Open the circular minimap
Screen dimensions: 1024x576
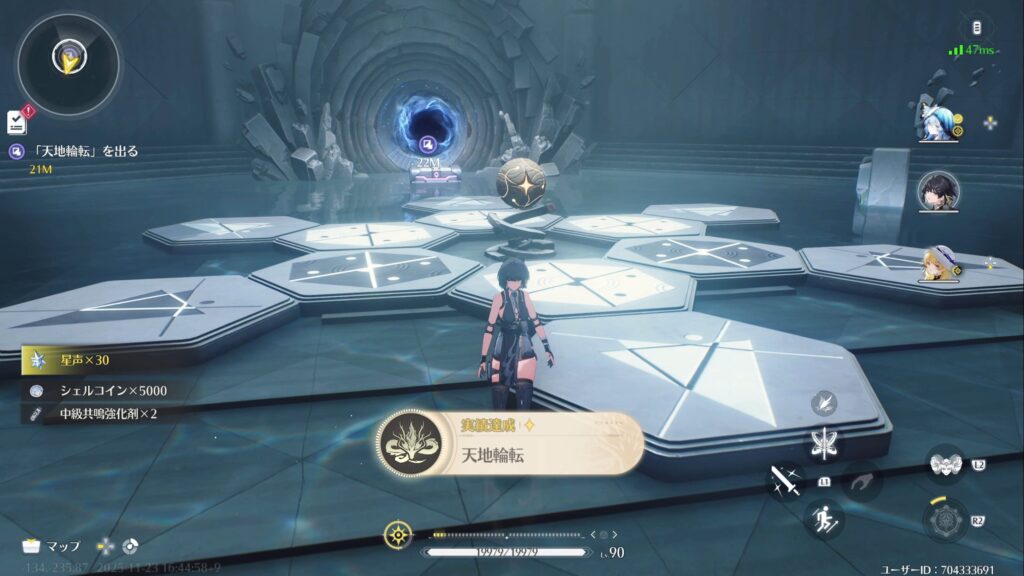[x=68, y=64]
